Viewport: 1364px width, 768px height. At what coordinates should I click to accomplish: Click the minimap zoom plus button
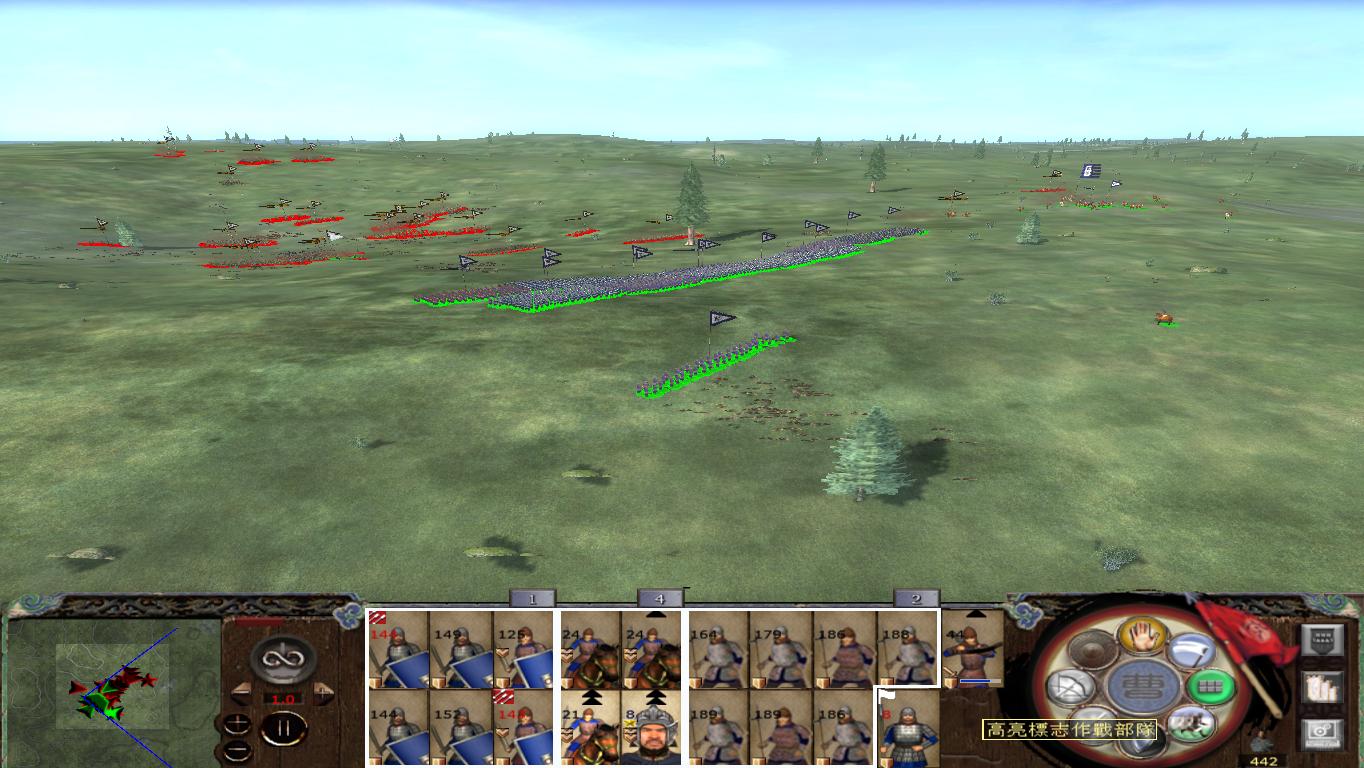tap(237, 721)
